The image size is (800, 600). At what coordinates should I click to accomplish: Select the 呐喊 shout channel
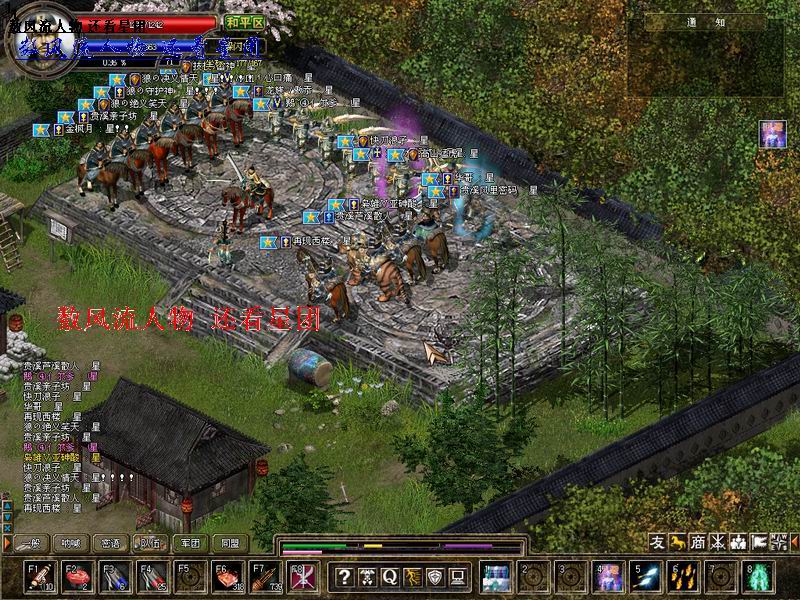pos(70,543)
